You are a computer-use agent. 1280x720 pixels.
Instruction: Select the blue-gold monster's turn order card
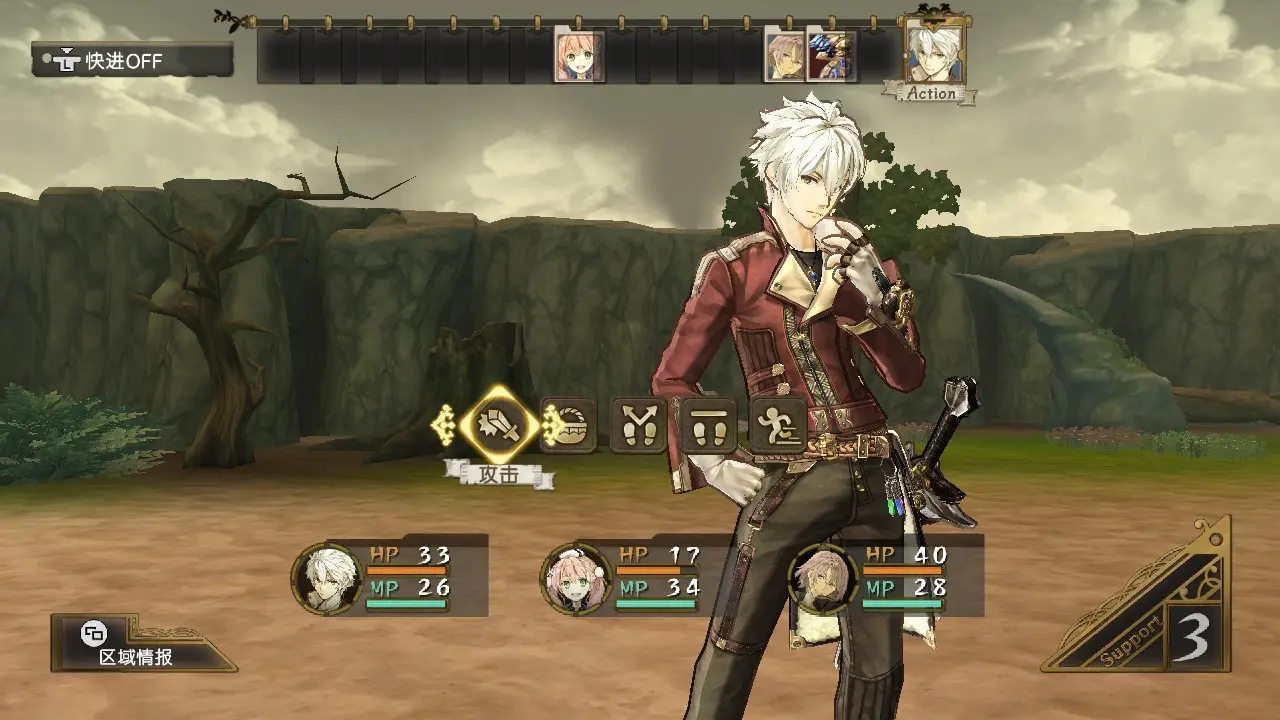[x=831, y=56]
